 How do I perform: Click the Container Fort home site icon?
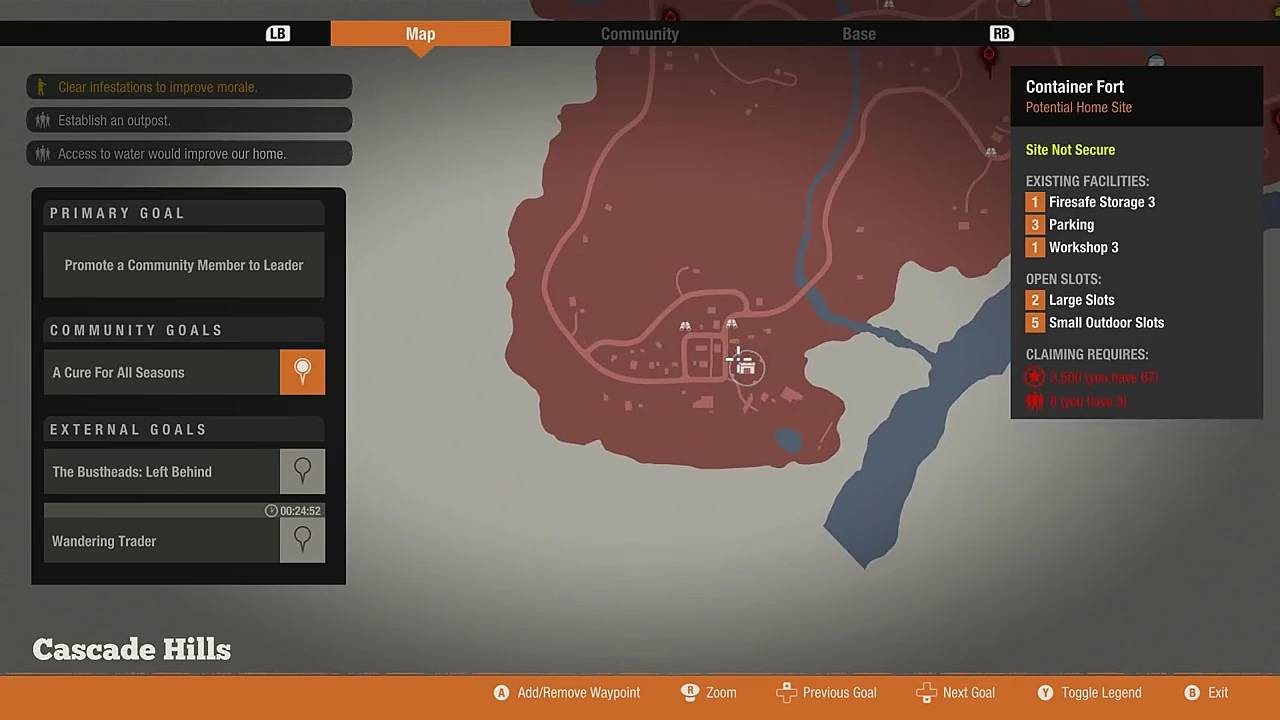746,367
